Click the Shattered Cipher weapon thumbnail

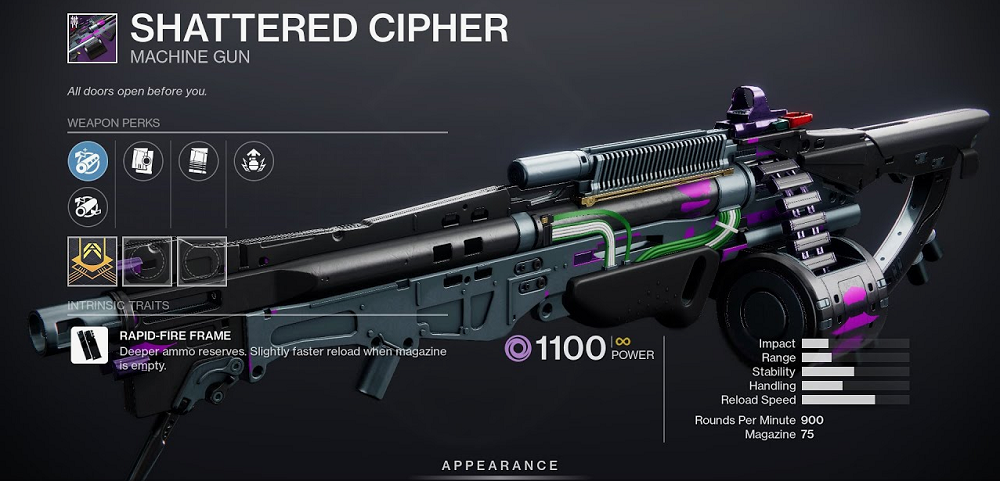[92, 38]
